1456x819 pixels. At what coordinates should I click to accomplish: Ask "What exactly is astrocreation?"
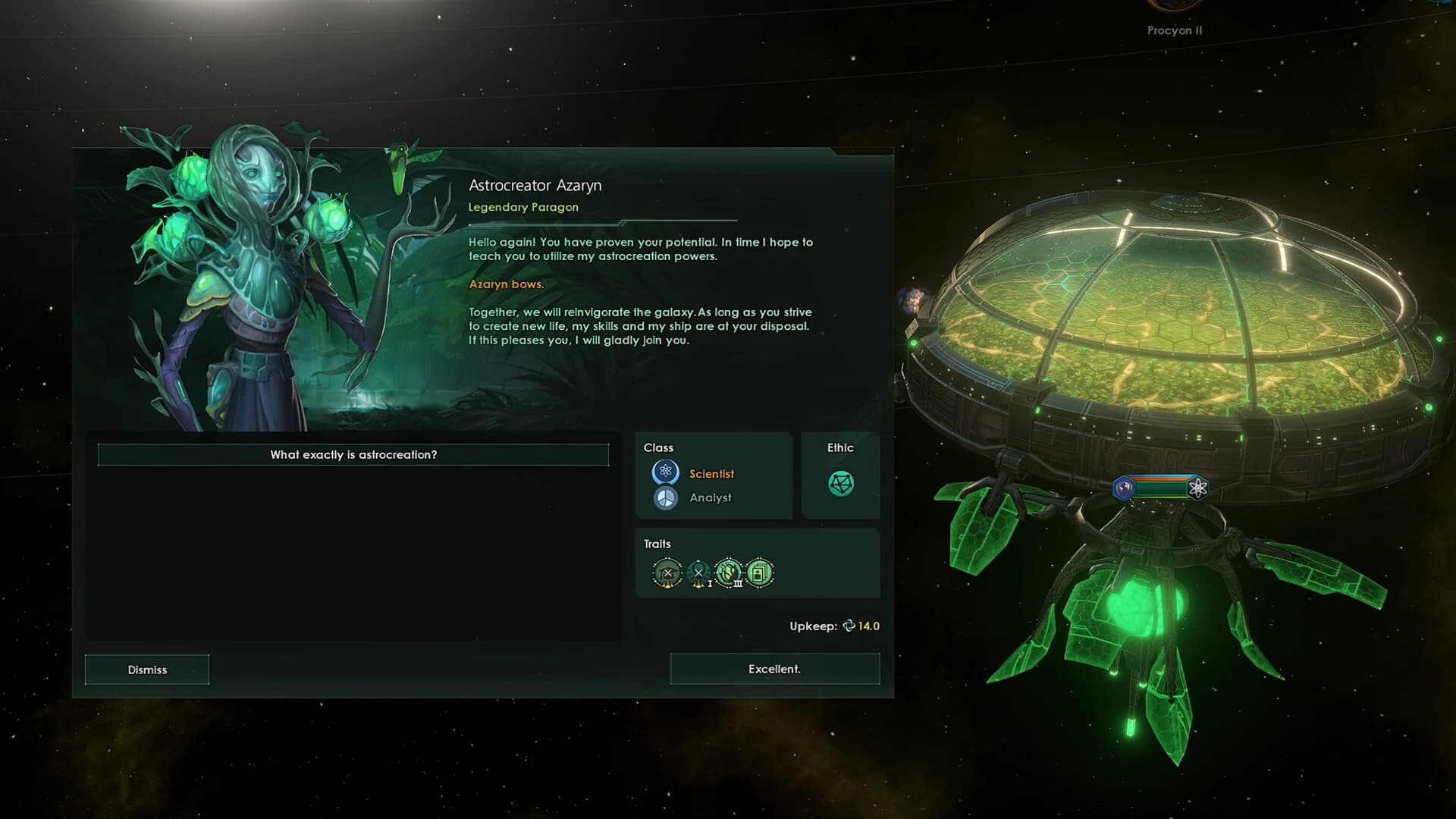tap(353, 455)
